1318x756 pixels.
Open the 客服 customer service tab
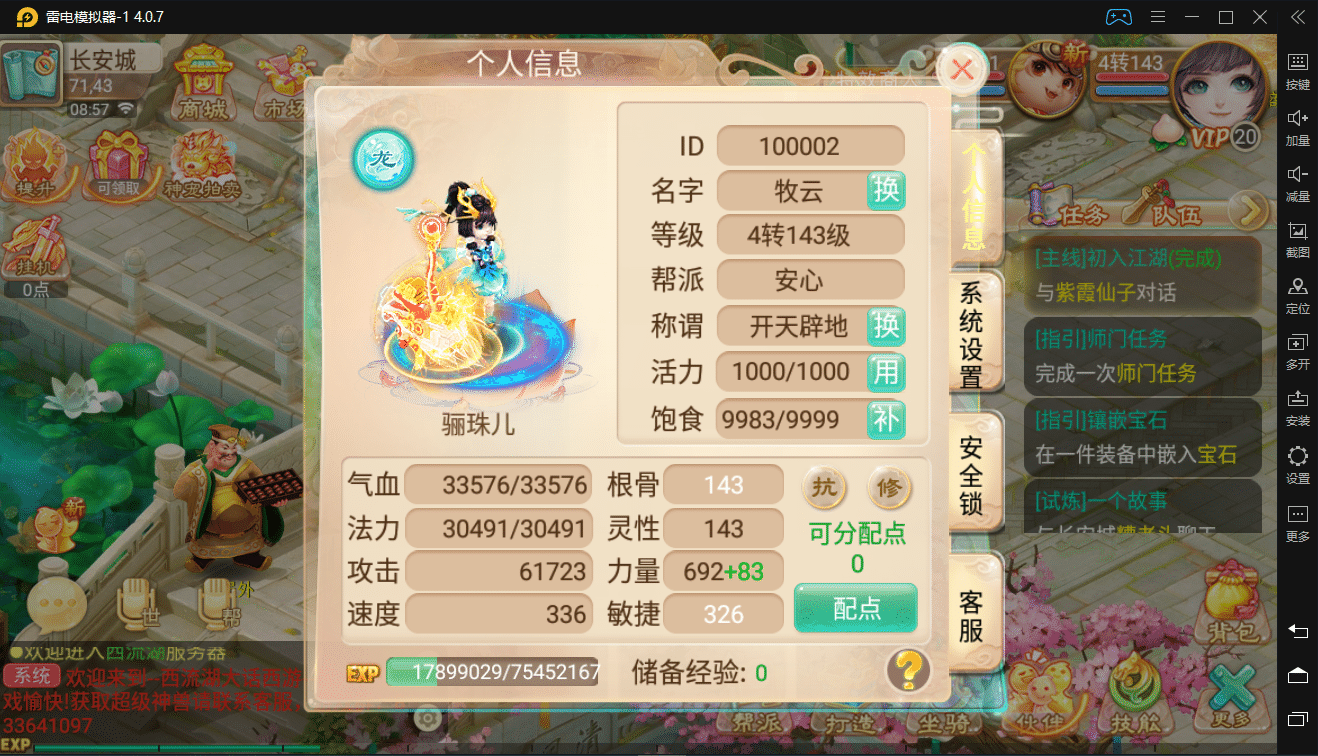pyautogui.click(x=971, y=615)
